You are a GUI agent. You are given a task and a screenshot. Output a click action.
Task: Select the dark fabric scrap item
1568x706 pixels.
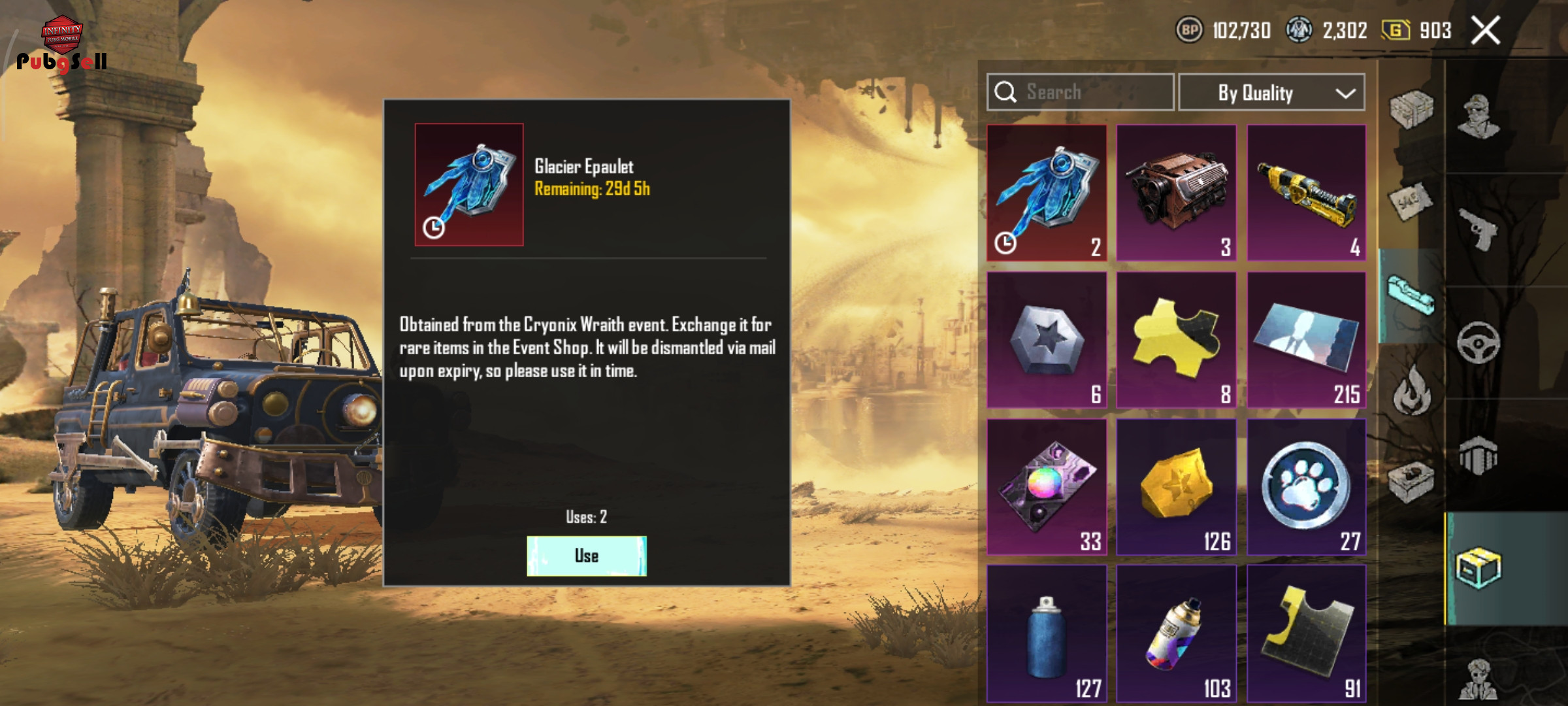coord(1306,634)
